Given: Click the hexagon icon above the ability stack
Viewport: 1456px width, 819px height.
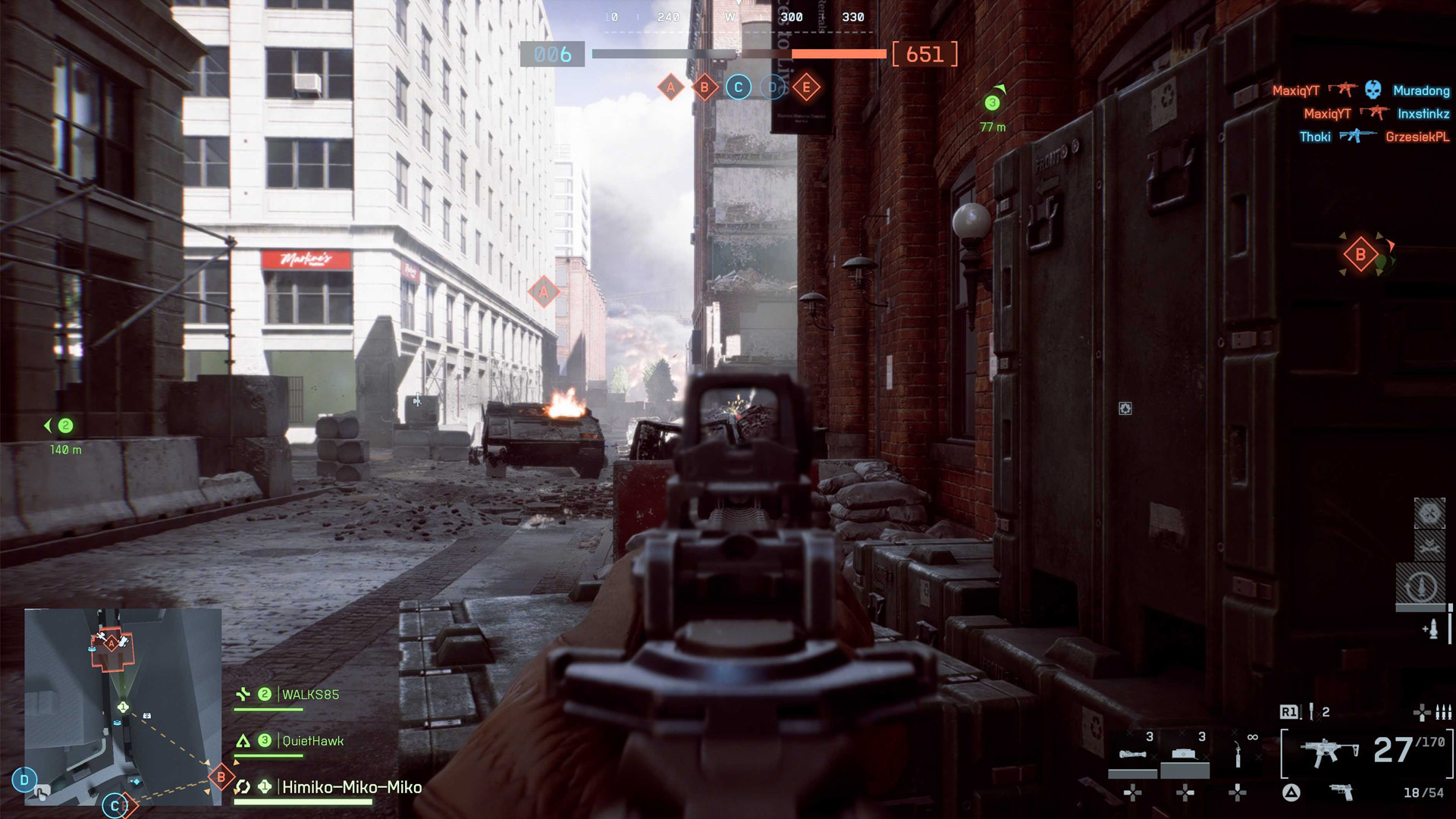Looking at the screenshot, I should click(x=1429, y=513).
